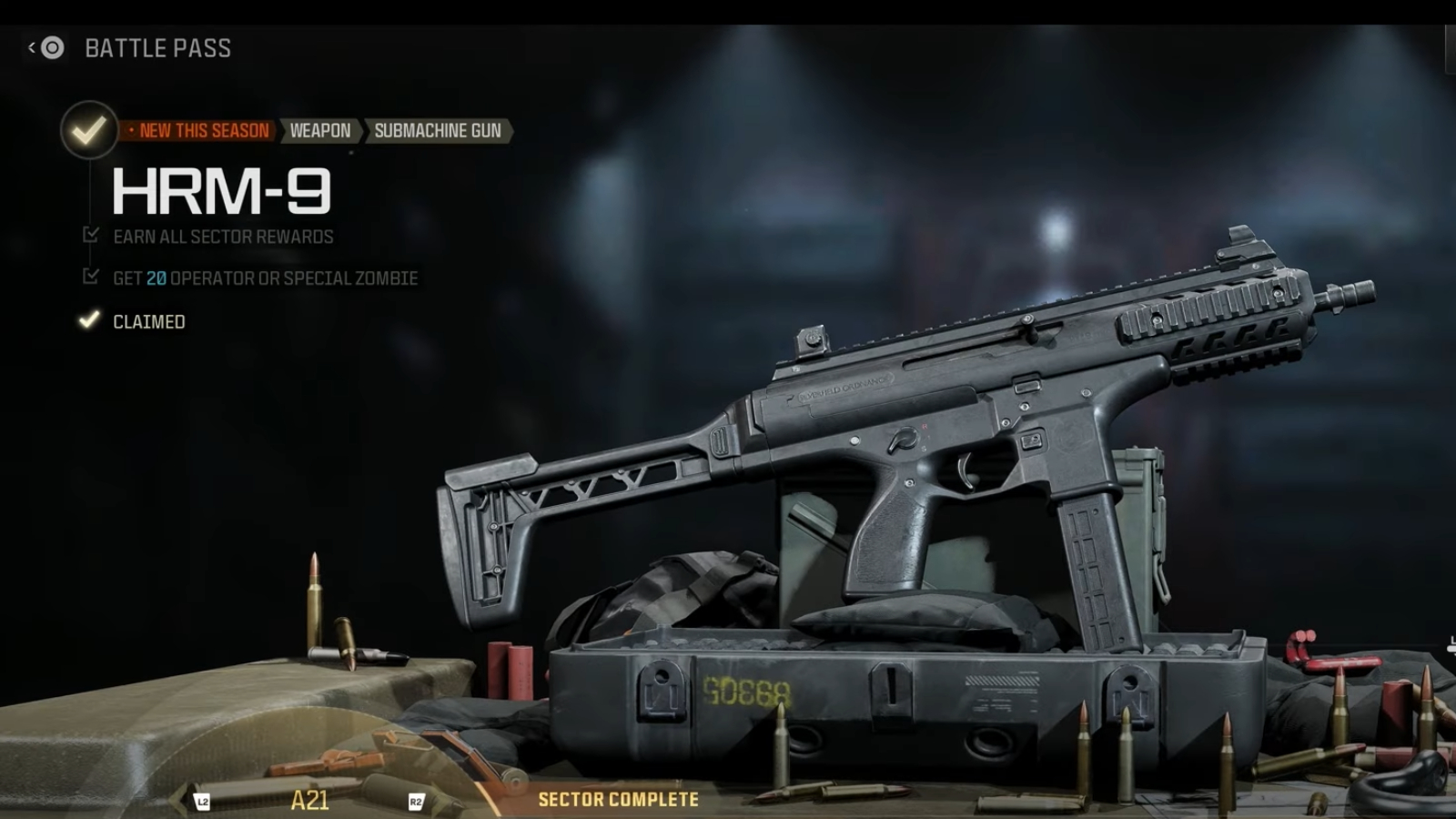Click the checkbox icon beside EARN ALL SECTOR REWARDS
The height and width of the screenshot is (819, 1456).
(90, 235)
